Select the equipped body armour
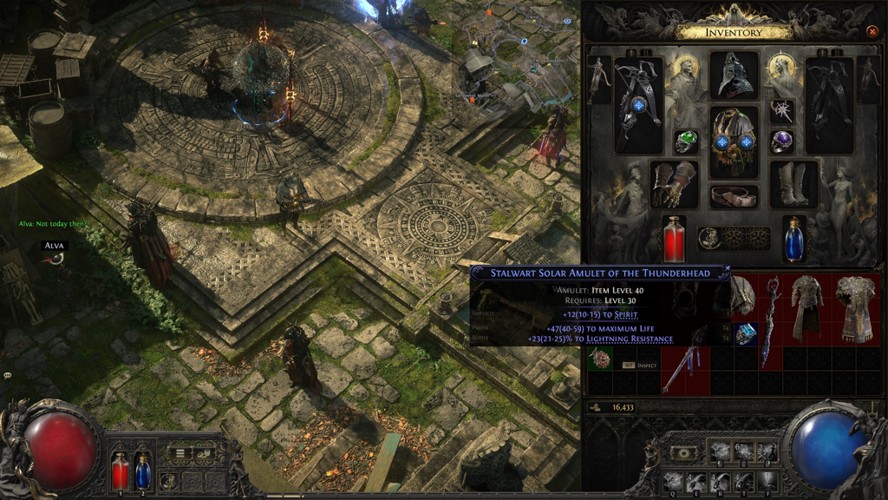Screen dimensions: 888x500 [733, 141]
